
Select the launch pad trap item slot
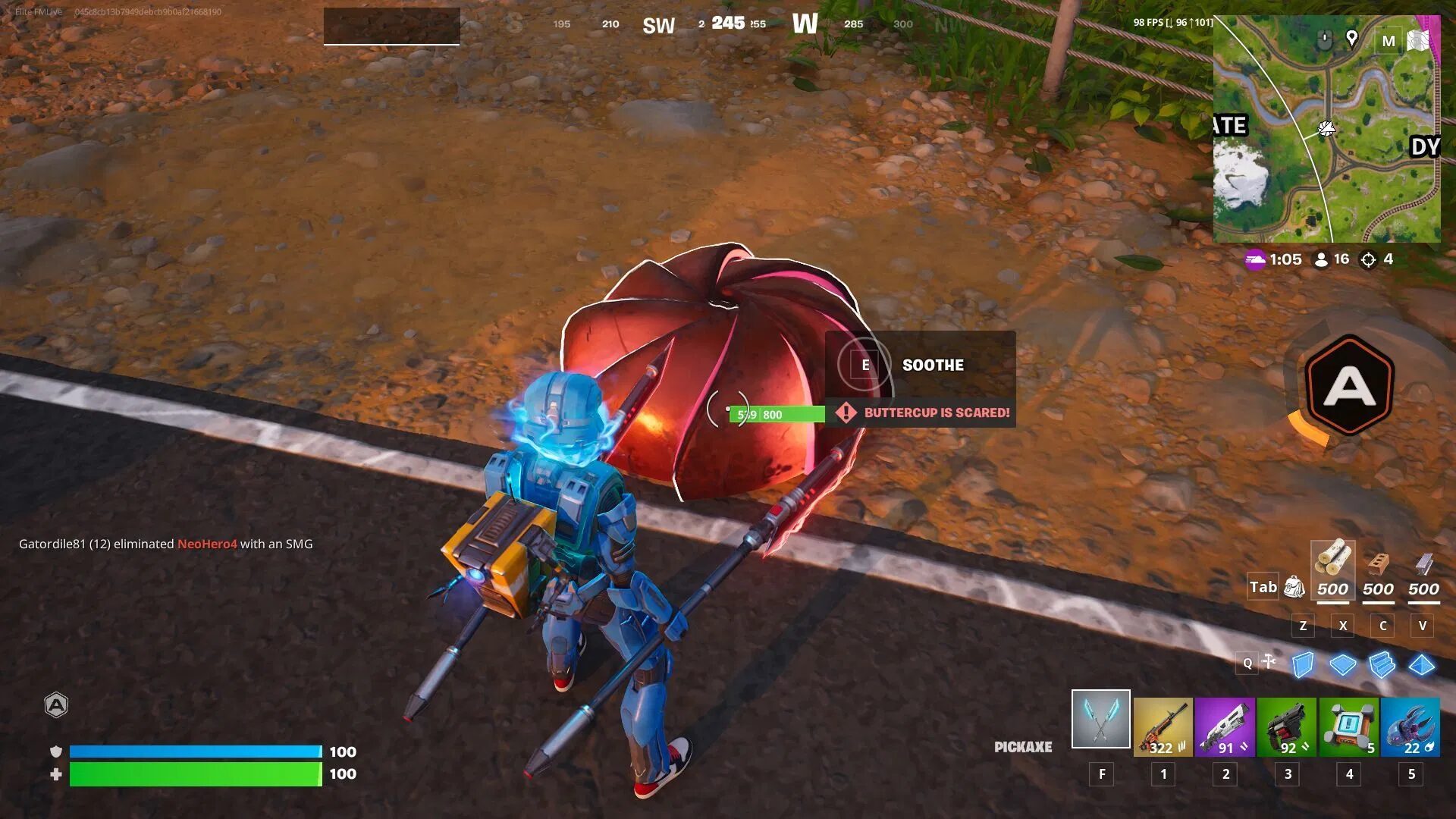[1349, 728]
